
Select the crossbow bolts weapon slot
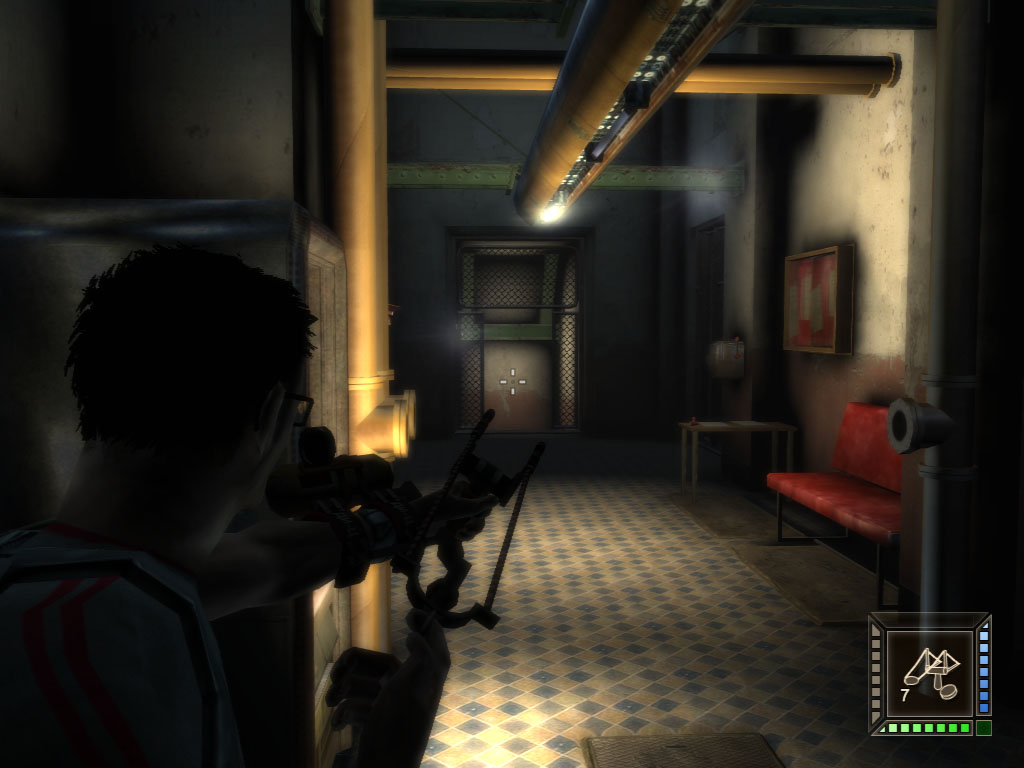pos(929,669)
